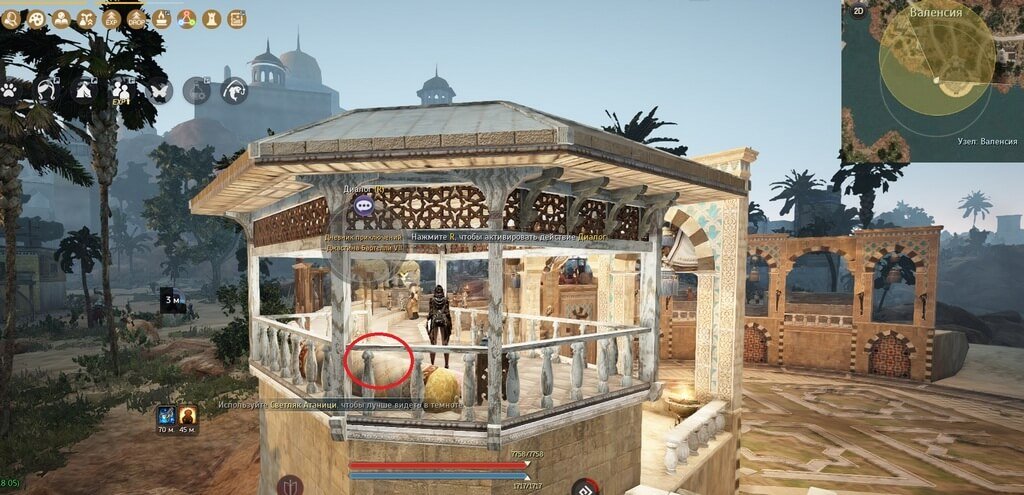1024x495 pixels.
Task: Click the 3 м timer badge
Action: [171, 300]
